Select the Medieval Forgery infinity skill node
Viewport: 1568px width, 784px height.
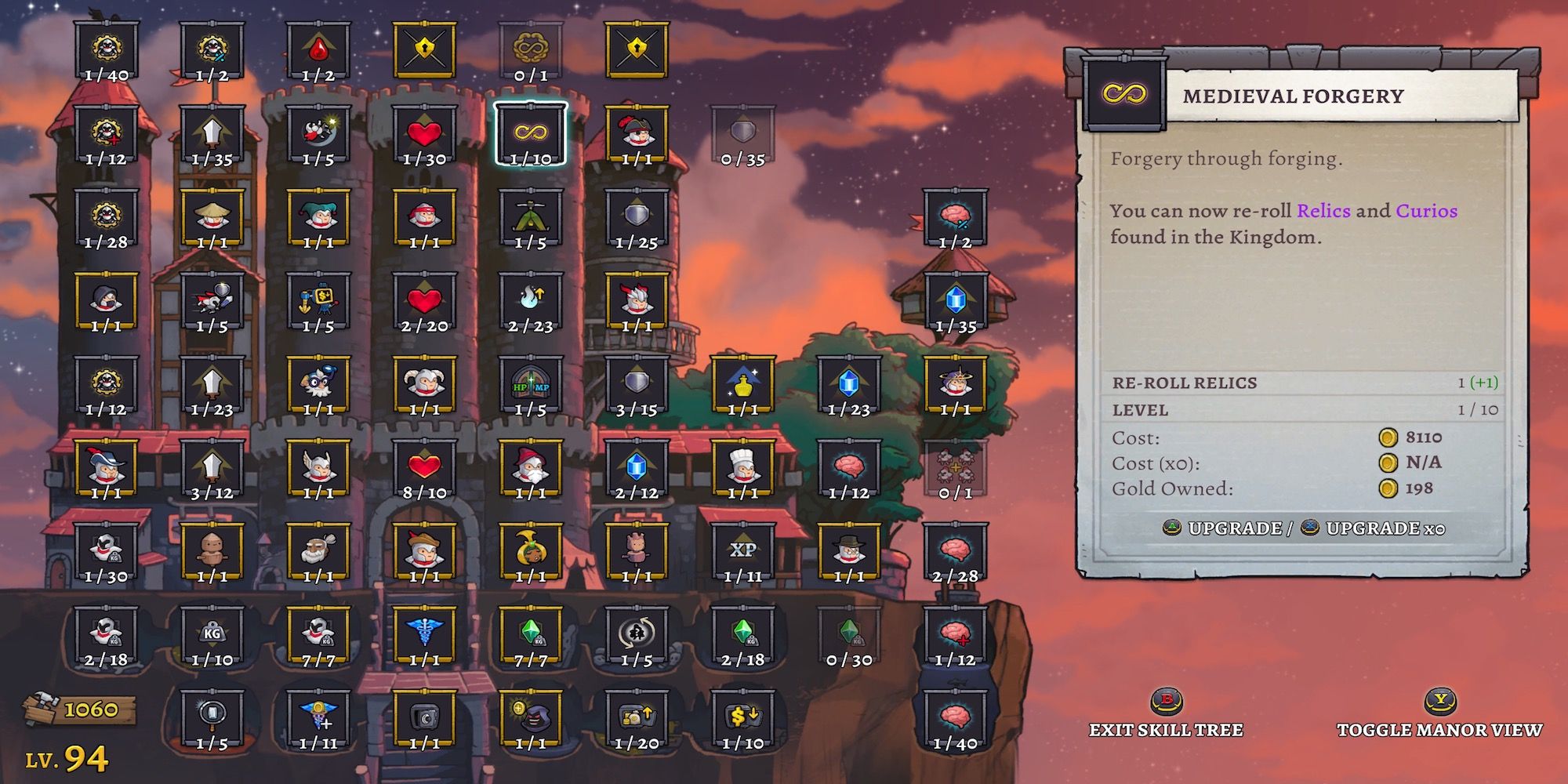coord(530,133)
